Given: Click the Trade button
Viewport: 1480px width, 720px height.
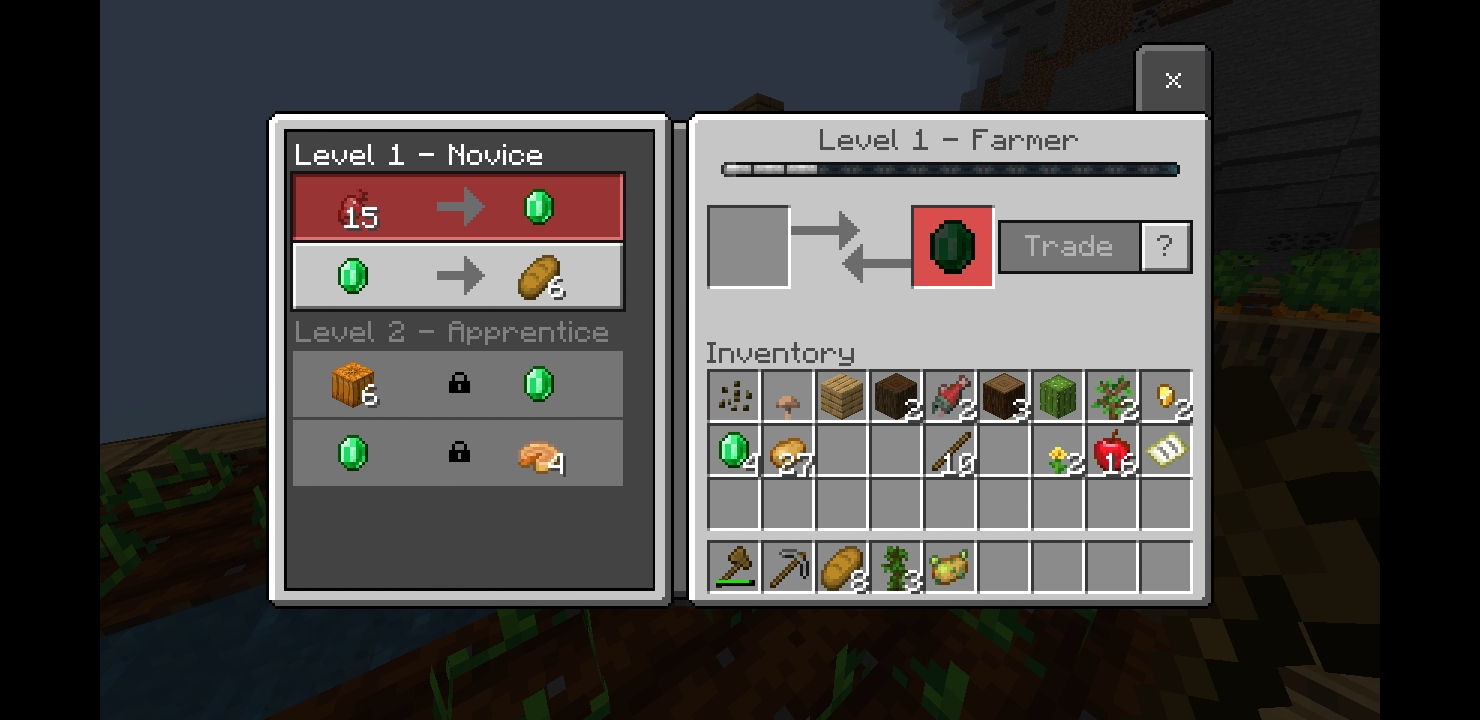Looking at the screenshot, I should click(1069, 246).
